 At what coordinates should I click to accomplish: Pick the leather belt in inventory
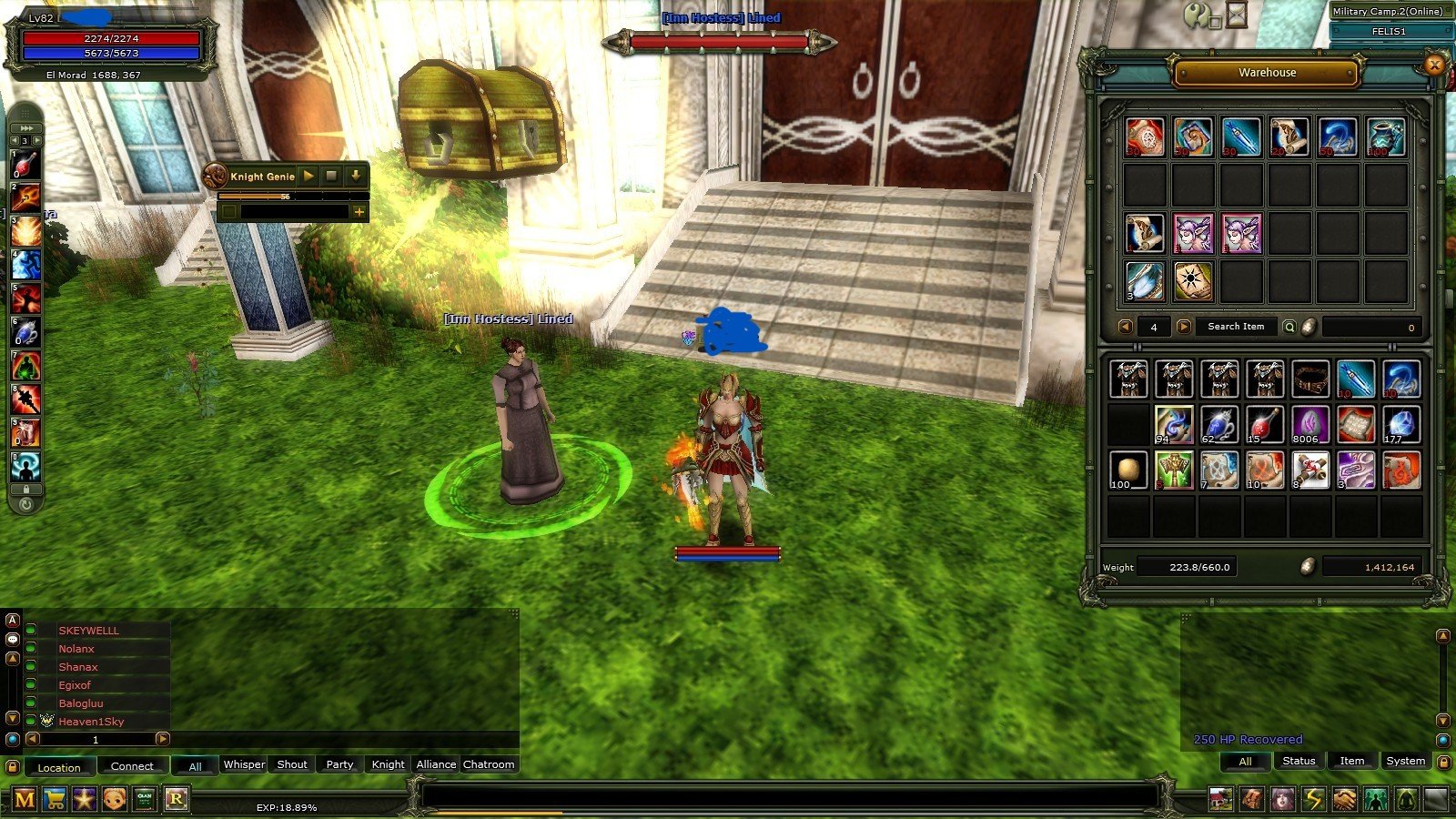coord(1309,379)
